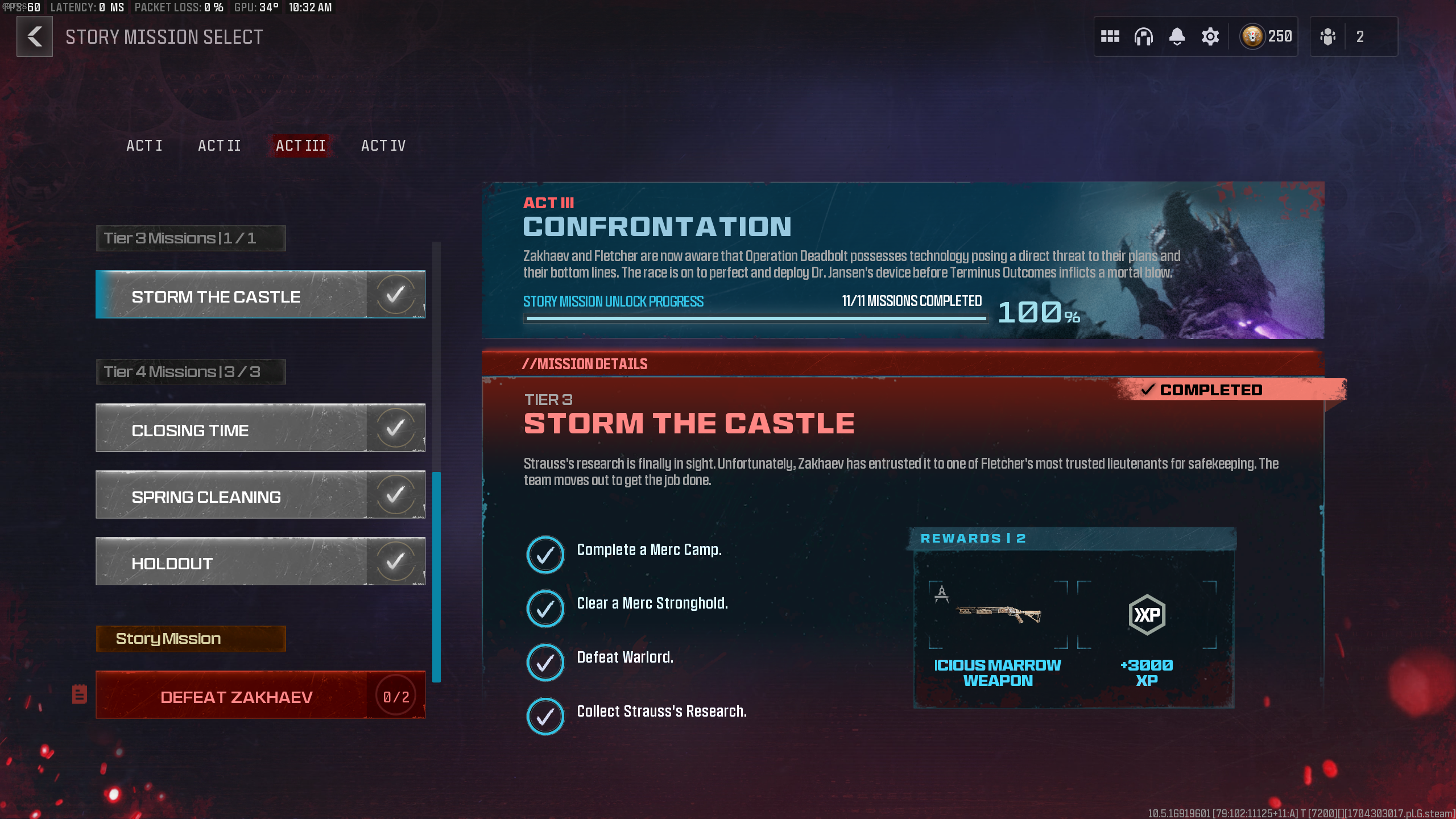1456x819 pixels.
Task: Open the social party panel
Action: 1352,36
